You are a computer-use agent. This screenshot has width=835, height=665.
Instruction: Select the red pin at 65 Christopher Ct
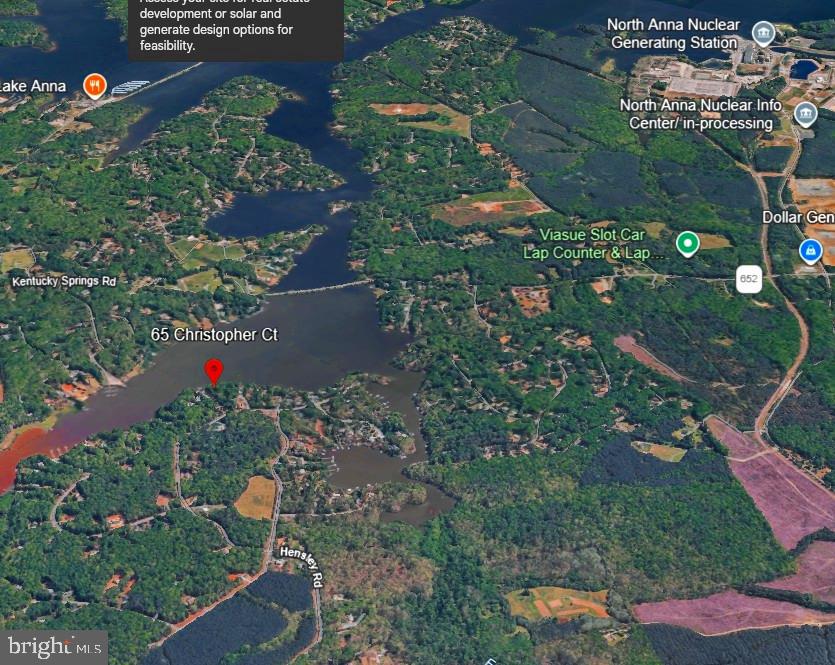point(213,370)
